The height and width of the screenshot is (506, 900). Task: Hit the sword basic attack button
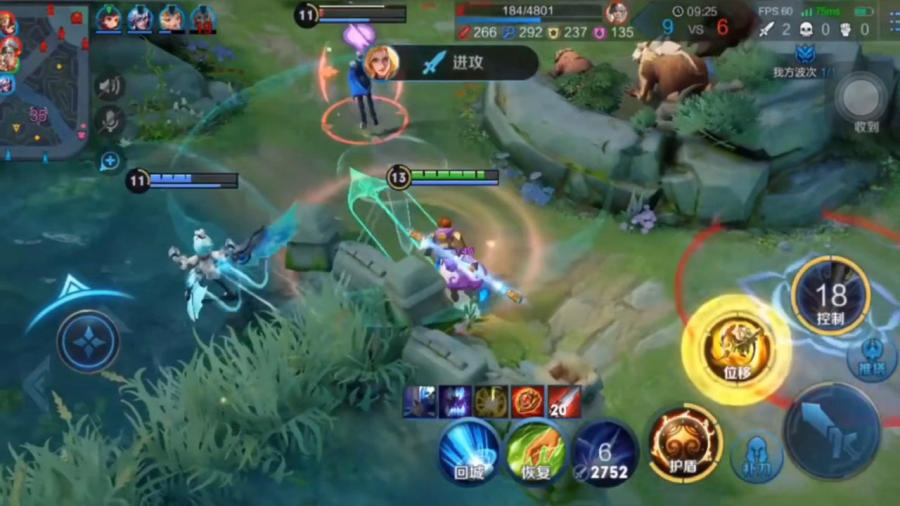point(831,430)
